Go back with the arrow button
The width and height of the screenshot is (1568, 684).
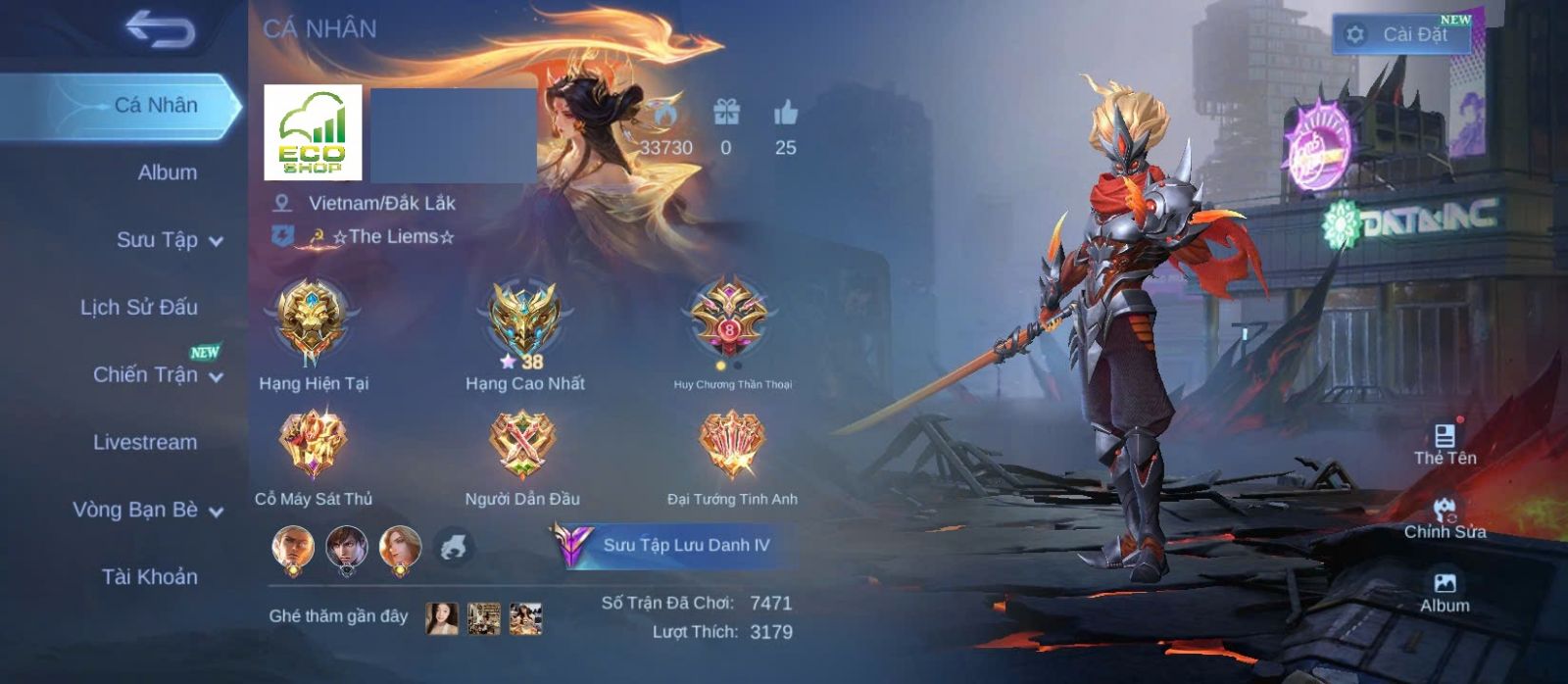pos(160,30)
